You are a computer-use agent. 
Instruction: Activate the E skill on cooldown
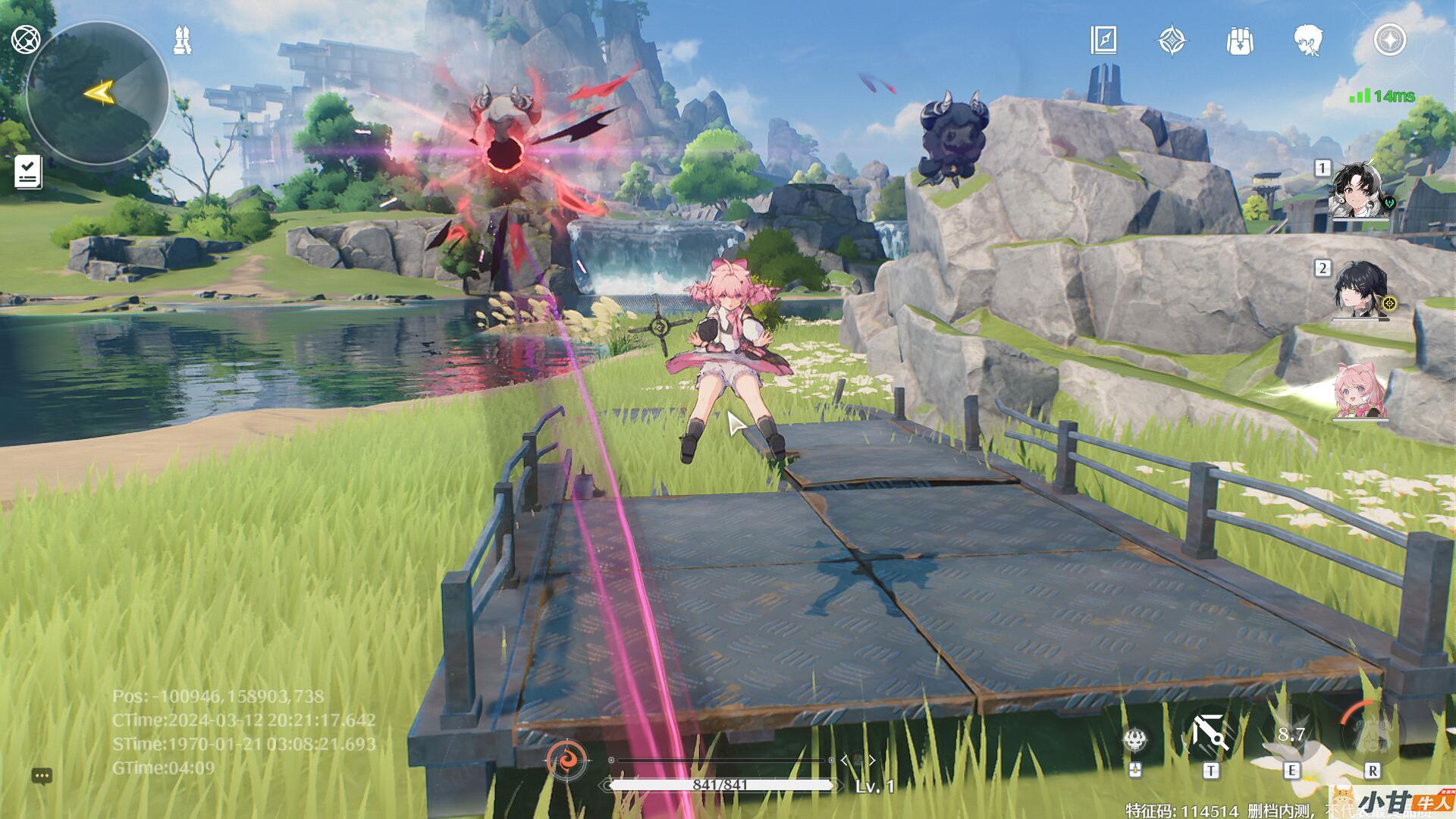[1291, 735]
